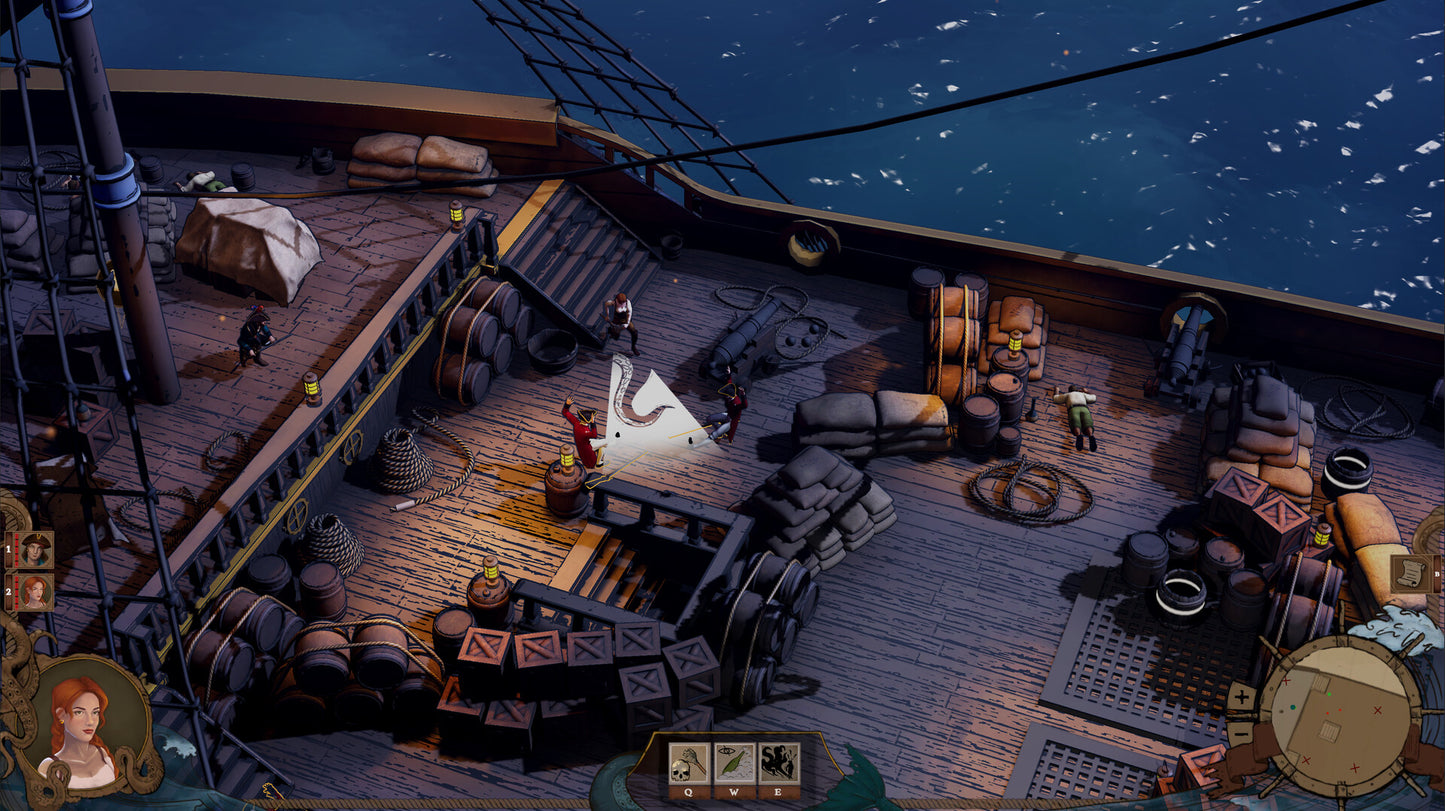1445x811 pixels.
Task: Select the skull ability on the Q slot
Action: tap(688, 764)
